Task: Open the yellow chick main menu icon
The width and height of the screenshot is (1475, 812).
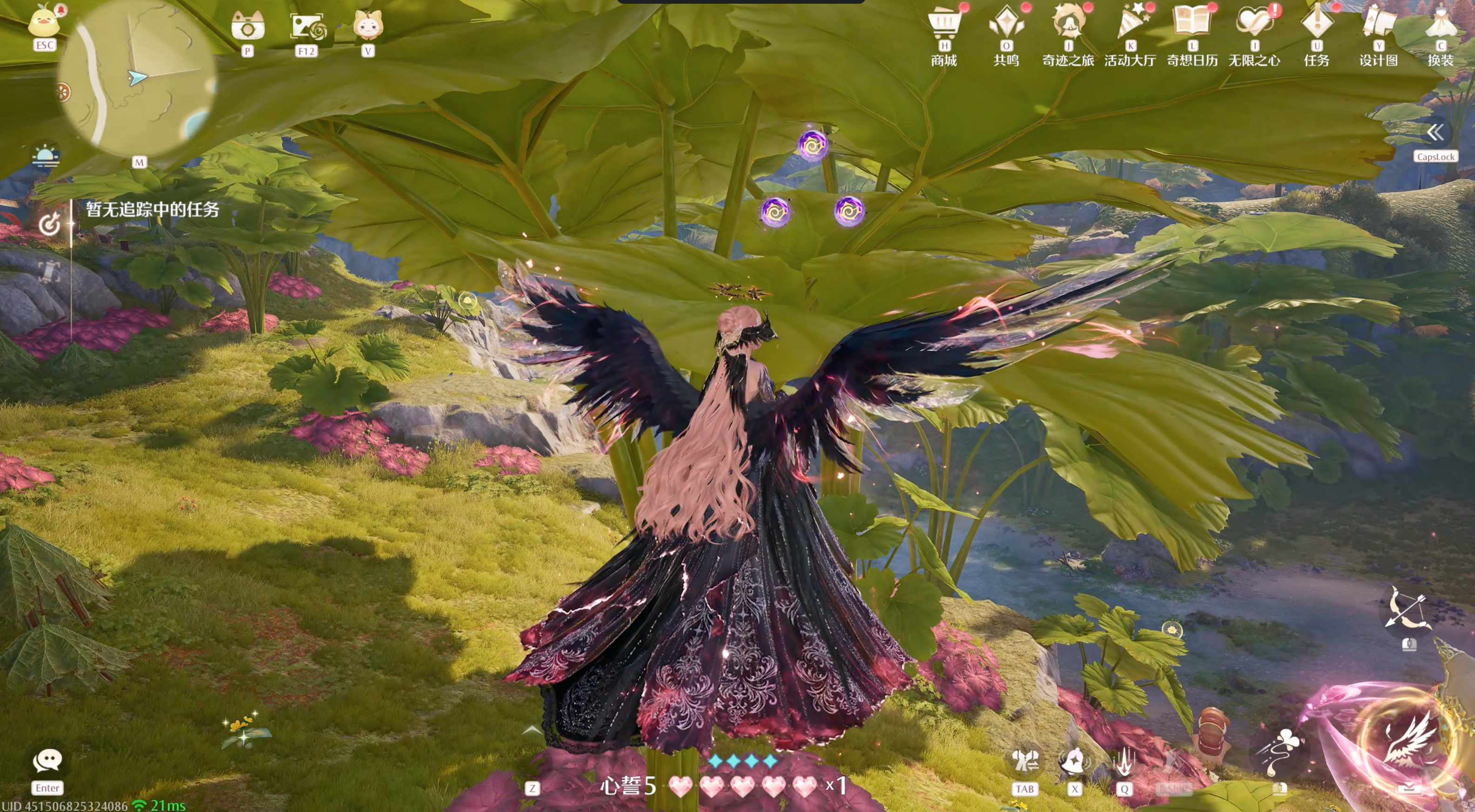Action: pos(44,23)
